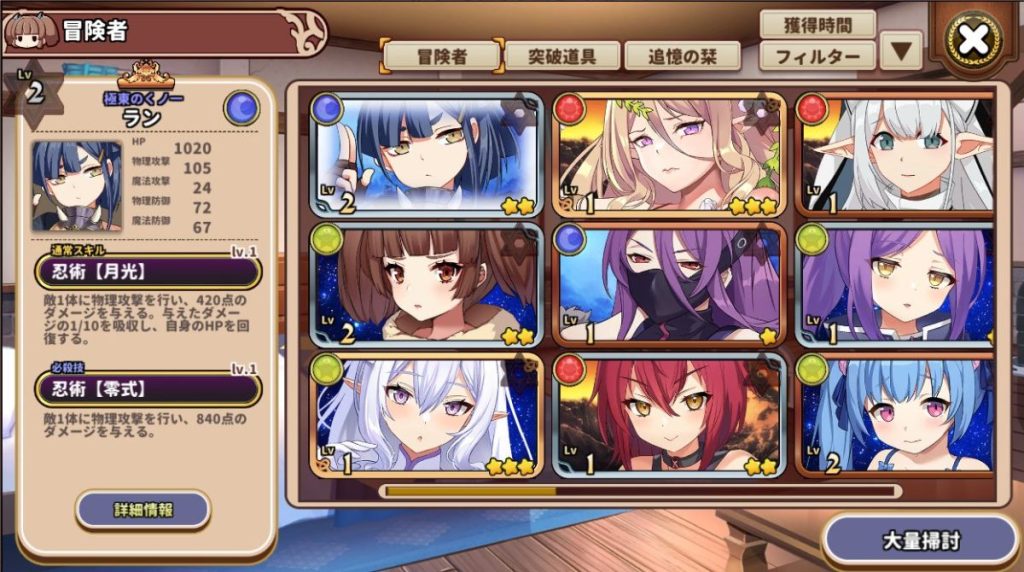Open the 突破道具 tab
1024x572 pixels.
coord(562,56)
